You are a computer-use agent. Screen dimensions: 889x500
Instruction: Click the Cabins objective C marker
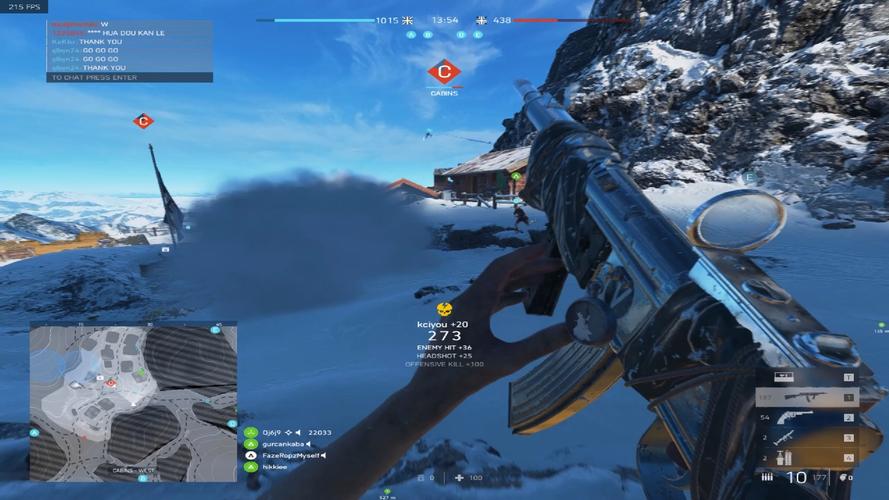click(444, 72)
